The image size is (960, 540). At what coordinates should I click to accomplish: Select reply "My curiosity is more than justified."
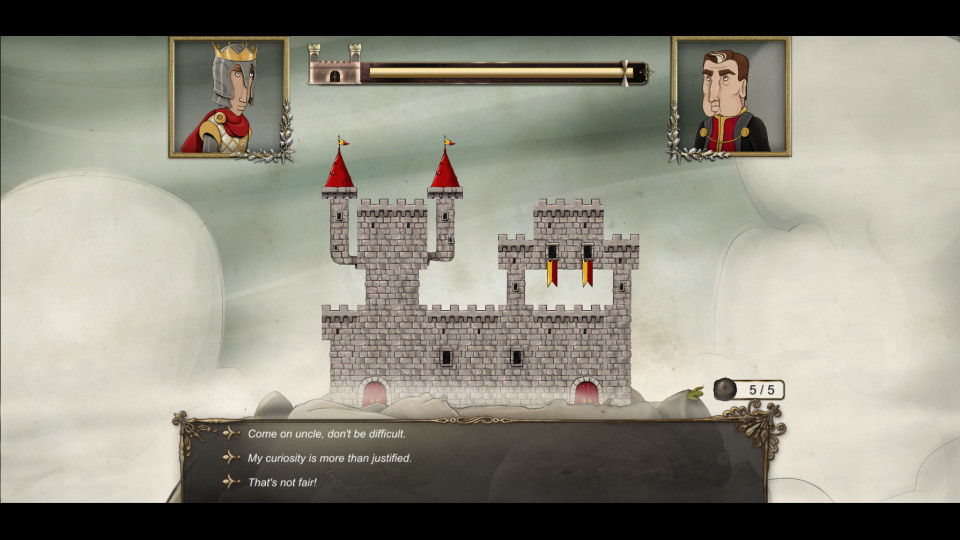click(329, 458)
